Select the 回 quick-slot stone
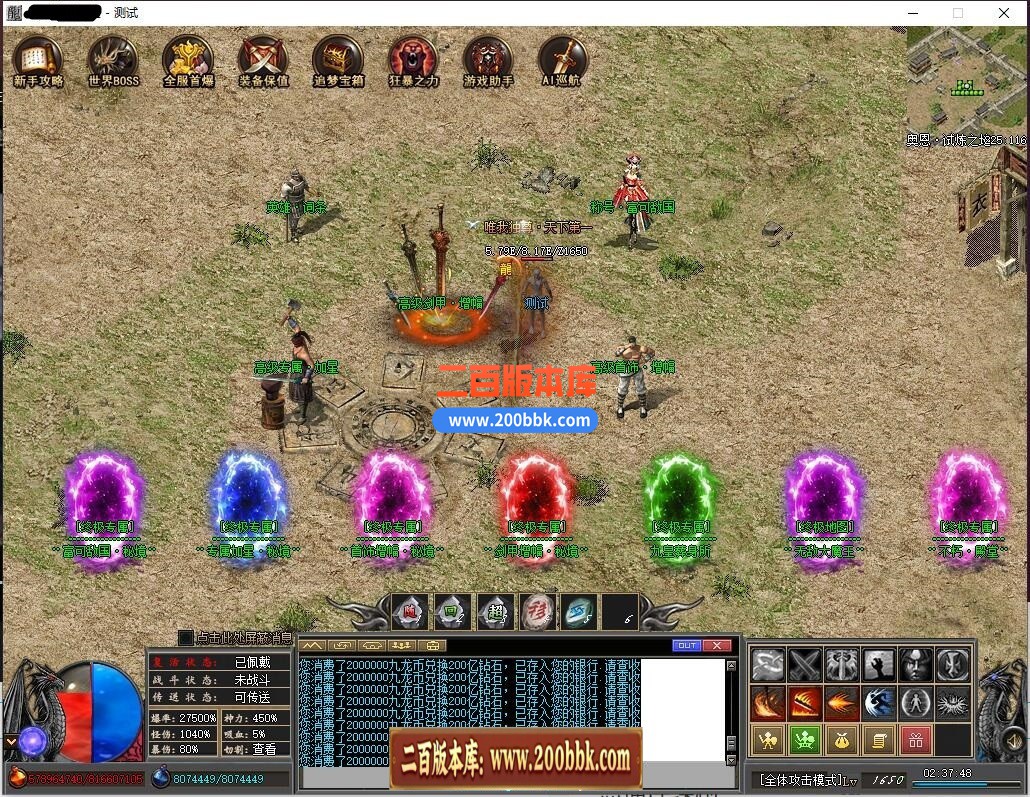1030x797 pixels. coord(452,612)
